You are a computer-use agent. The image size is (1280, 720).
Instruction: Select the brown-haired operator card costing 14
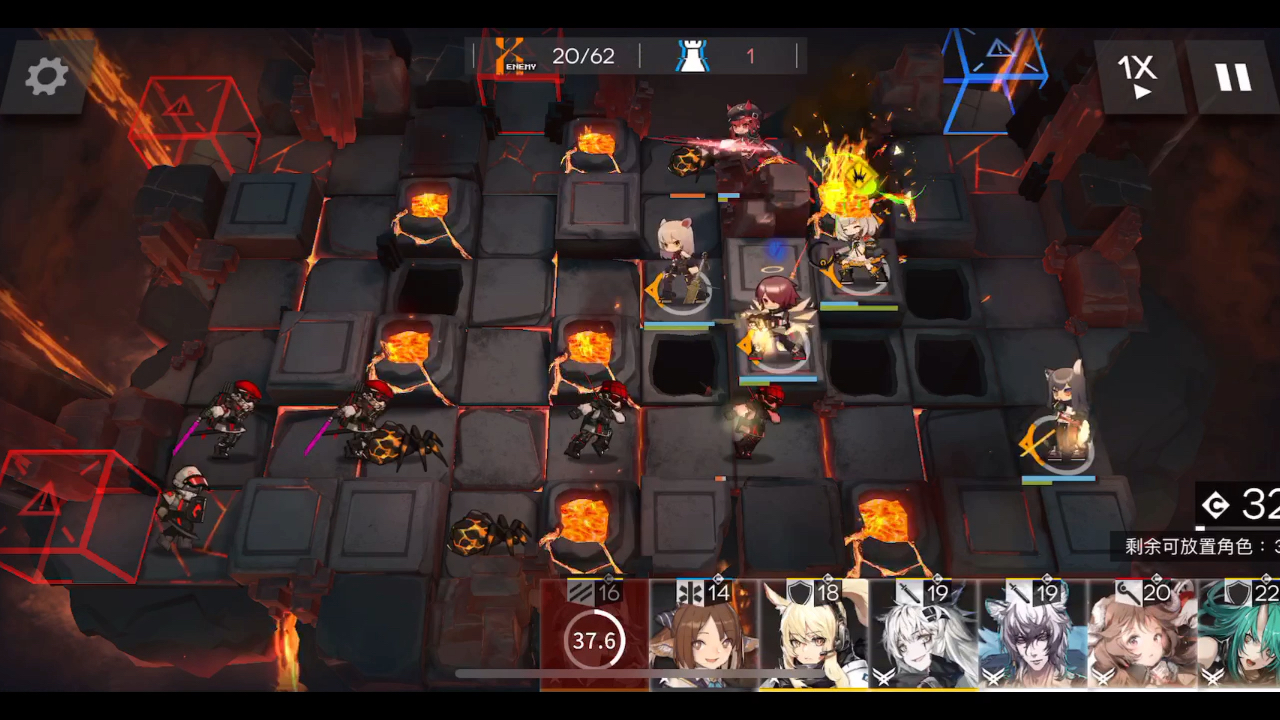click(703, 635)
